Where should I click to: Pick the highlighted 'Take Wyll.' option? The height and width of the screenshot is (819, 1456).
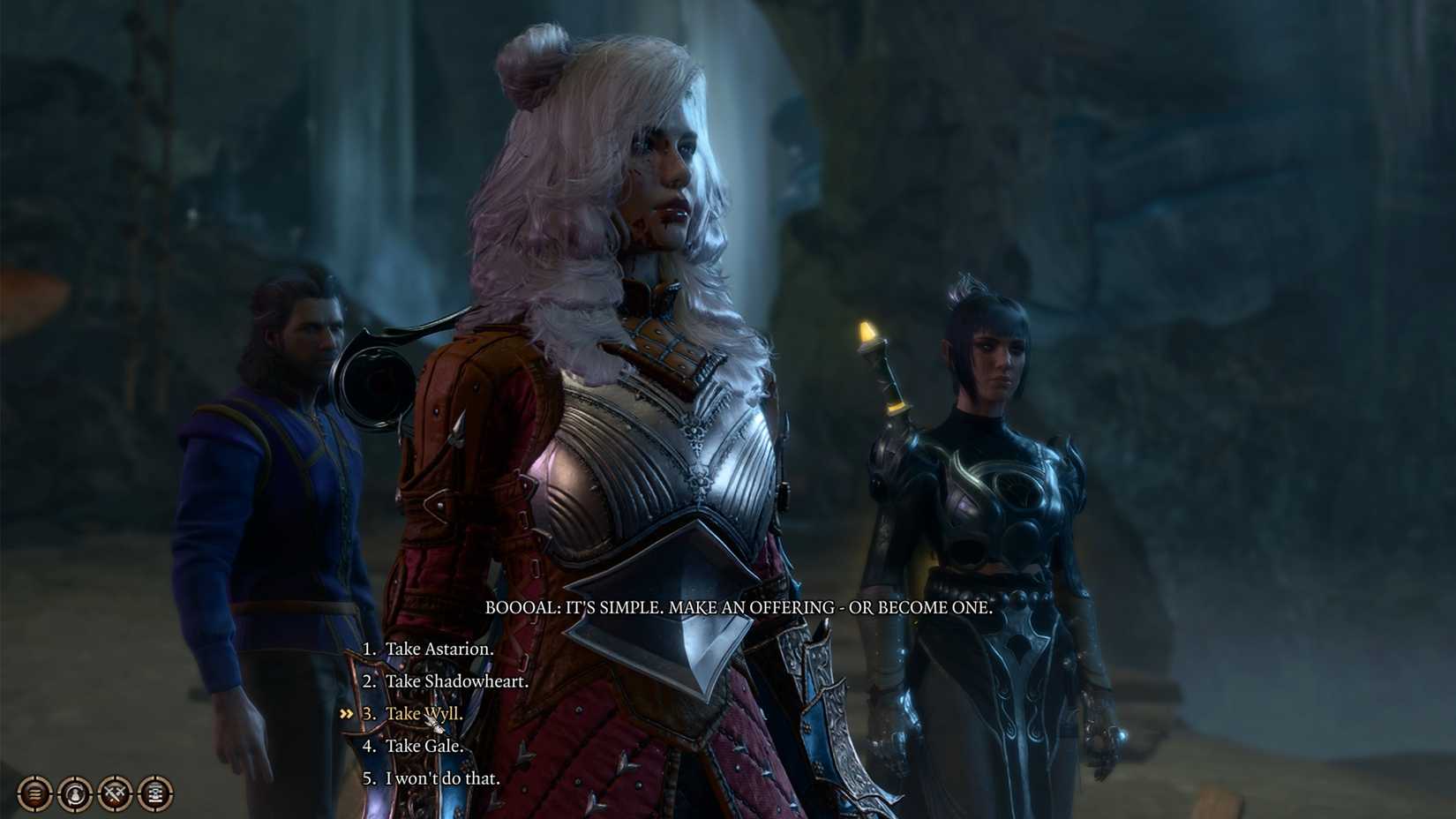point(423,714)
